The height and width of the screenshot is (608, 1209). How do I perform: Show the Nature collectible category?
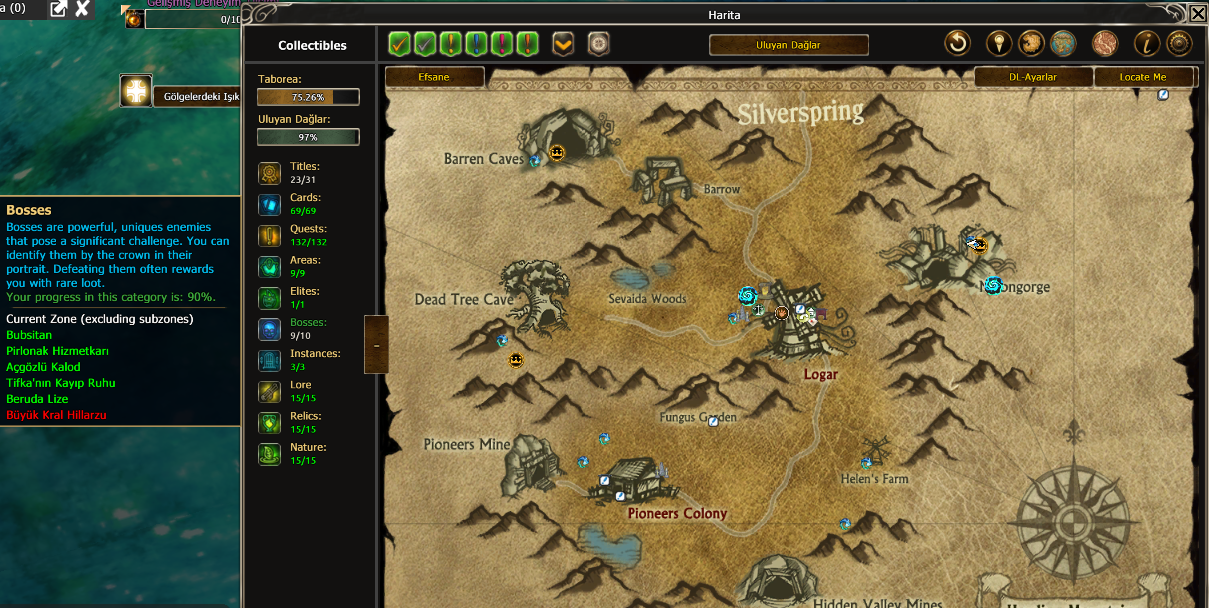point(269,454)
